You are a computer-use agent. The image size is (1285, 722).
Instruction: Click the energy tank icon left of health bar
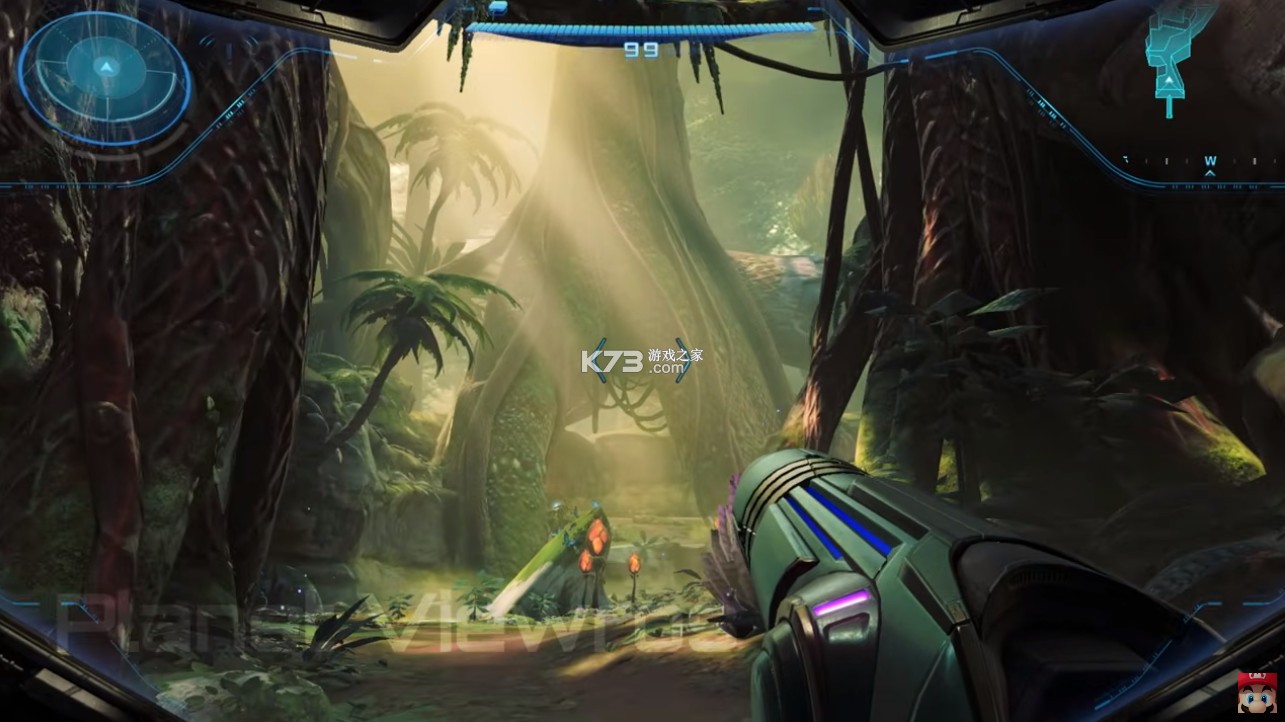[498, 9]
